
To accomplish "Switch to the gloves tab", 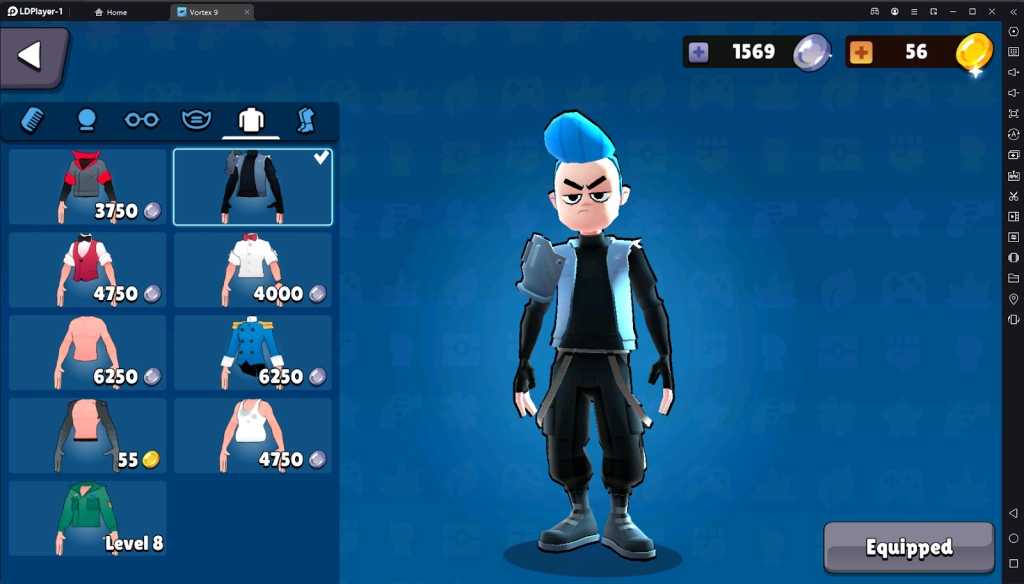I will (306, 120).
